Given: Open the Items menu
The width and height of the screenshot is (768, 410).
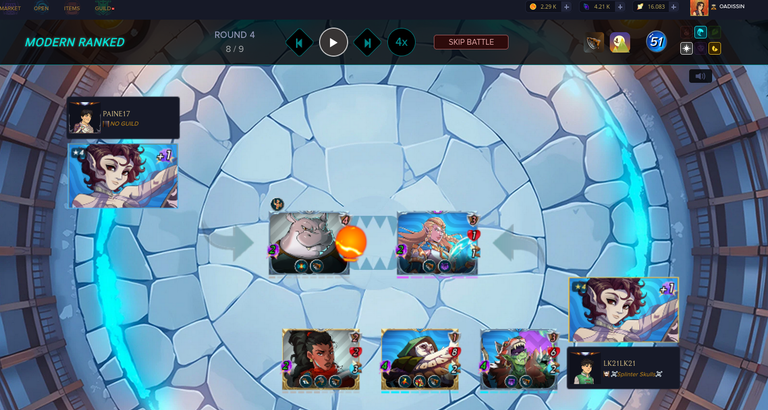Looking at the screenshot, I should point(72,7).
